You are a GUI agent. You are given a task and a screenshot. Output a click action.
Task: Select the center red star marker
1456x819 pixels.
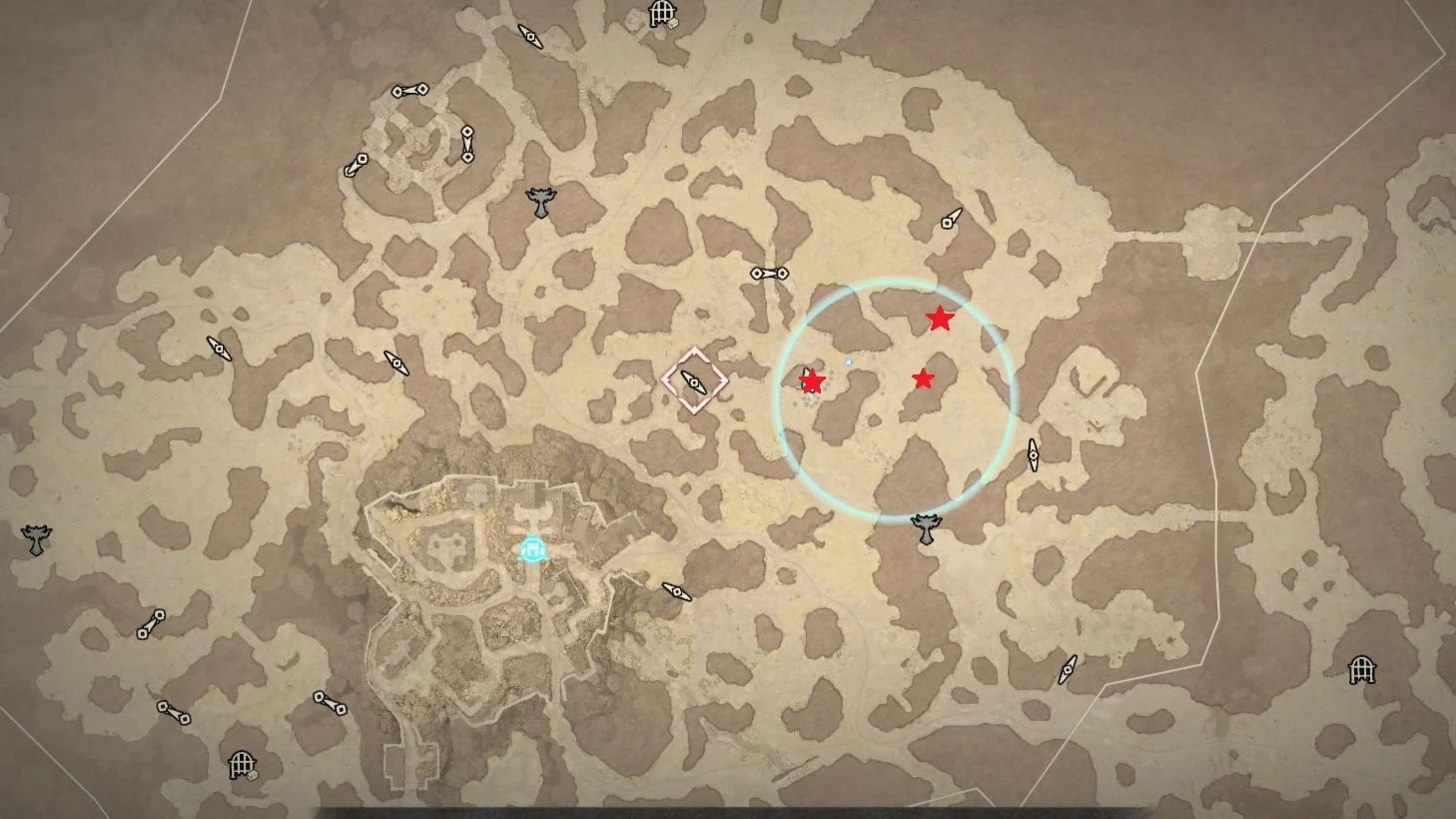pos(925,378)
